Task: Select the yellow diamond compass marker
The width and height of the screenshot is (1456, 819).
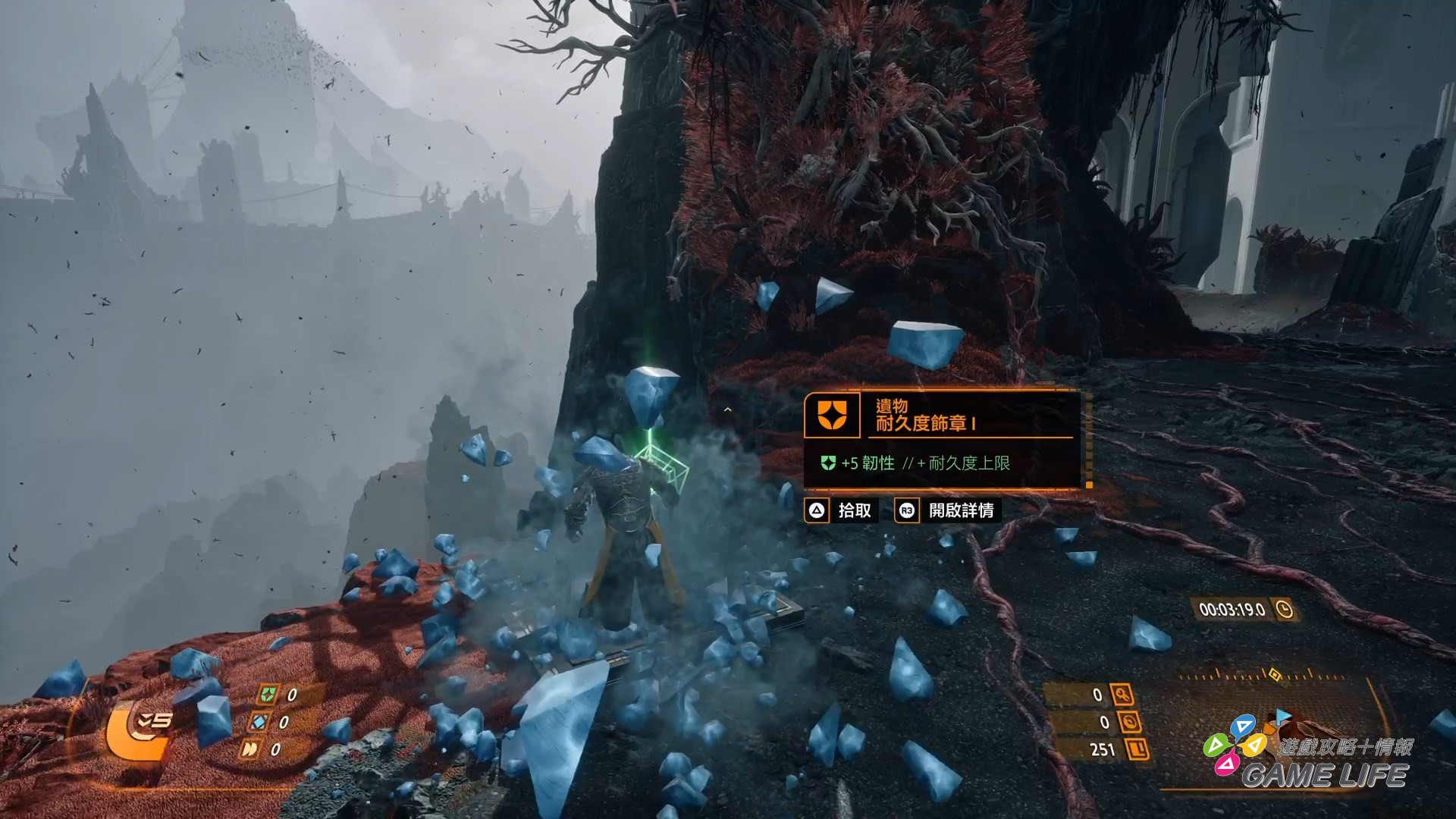Action: point(1275,674)
